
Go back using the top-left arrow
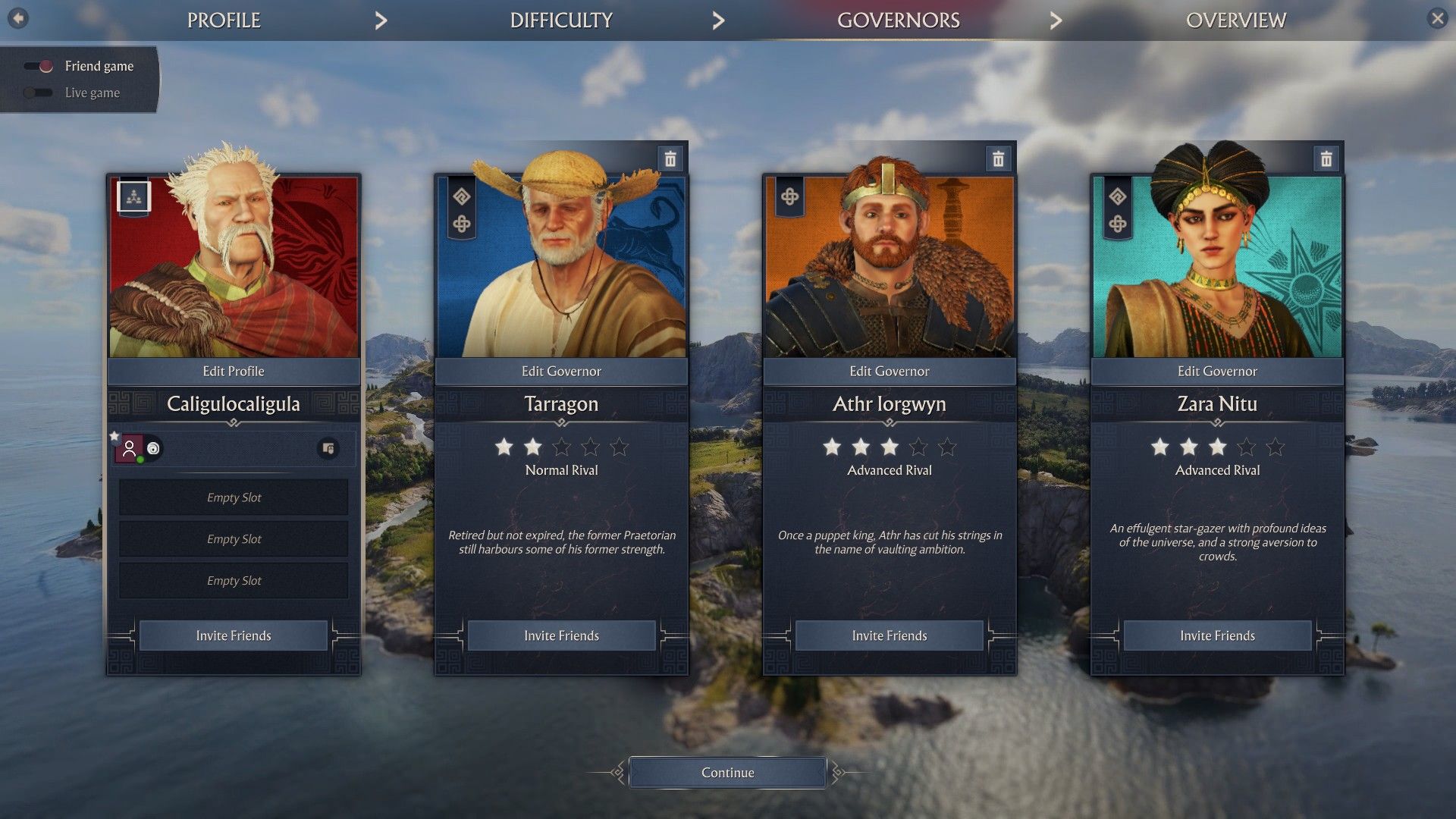coord(18,18)
